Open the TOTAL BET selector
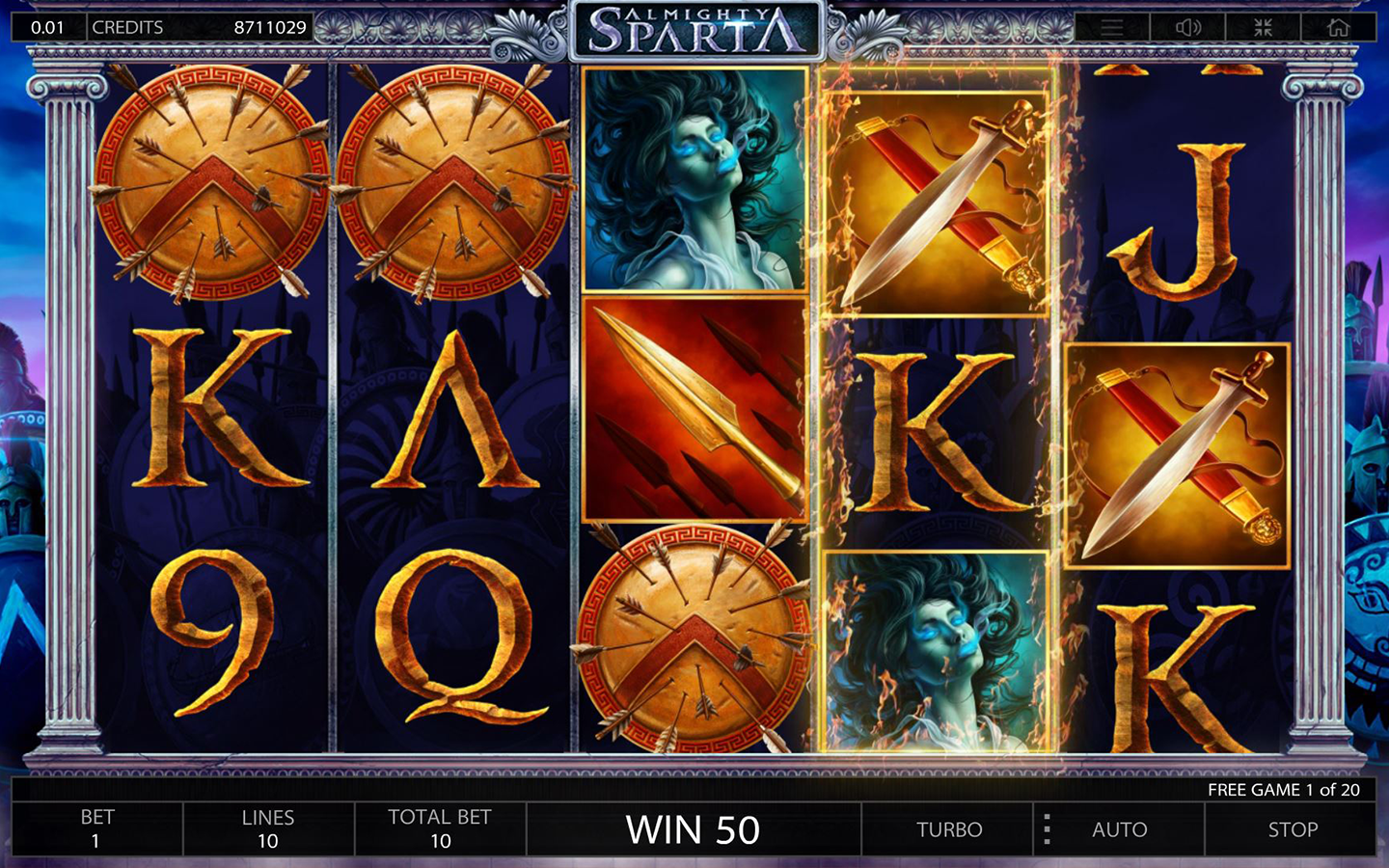 [439, 827]
